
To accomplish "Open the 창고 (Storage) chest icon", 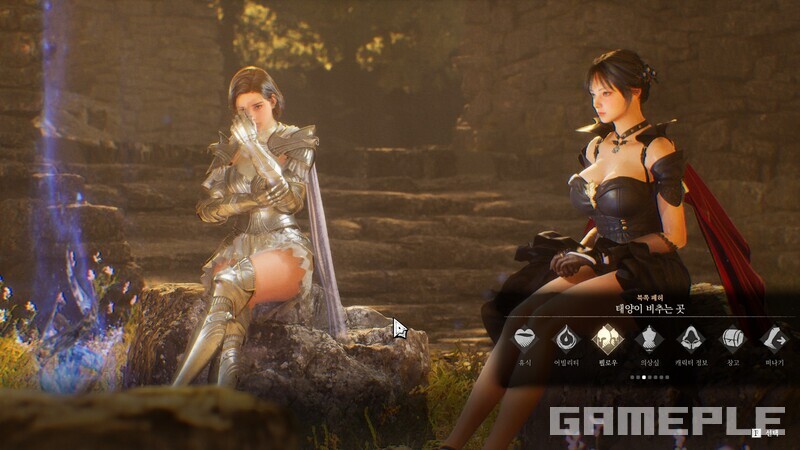I will (733, 338).
